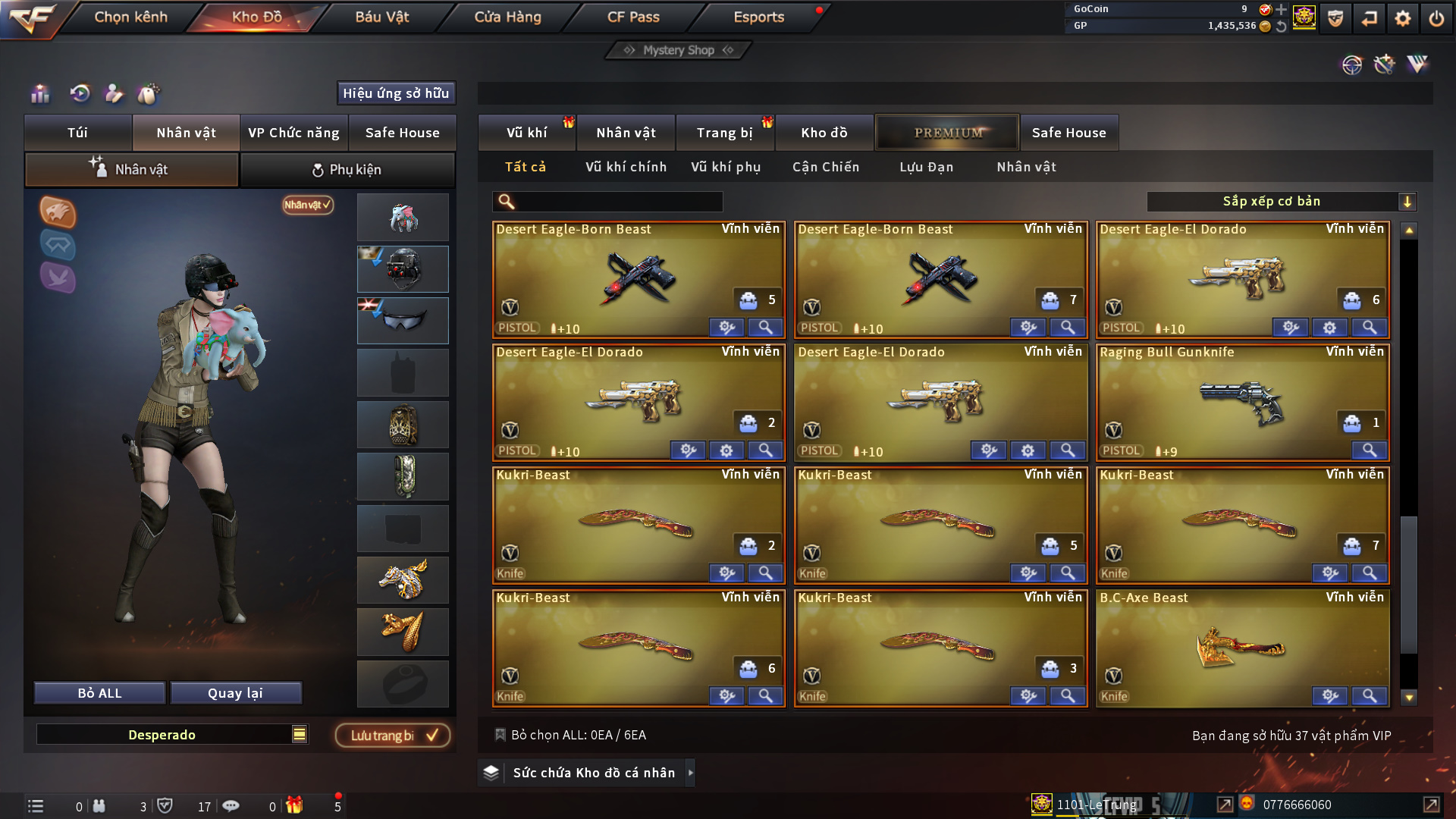
Task: Click the Quay lại back button
Action: point(235,693)
